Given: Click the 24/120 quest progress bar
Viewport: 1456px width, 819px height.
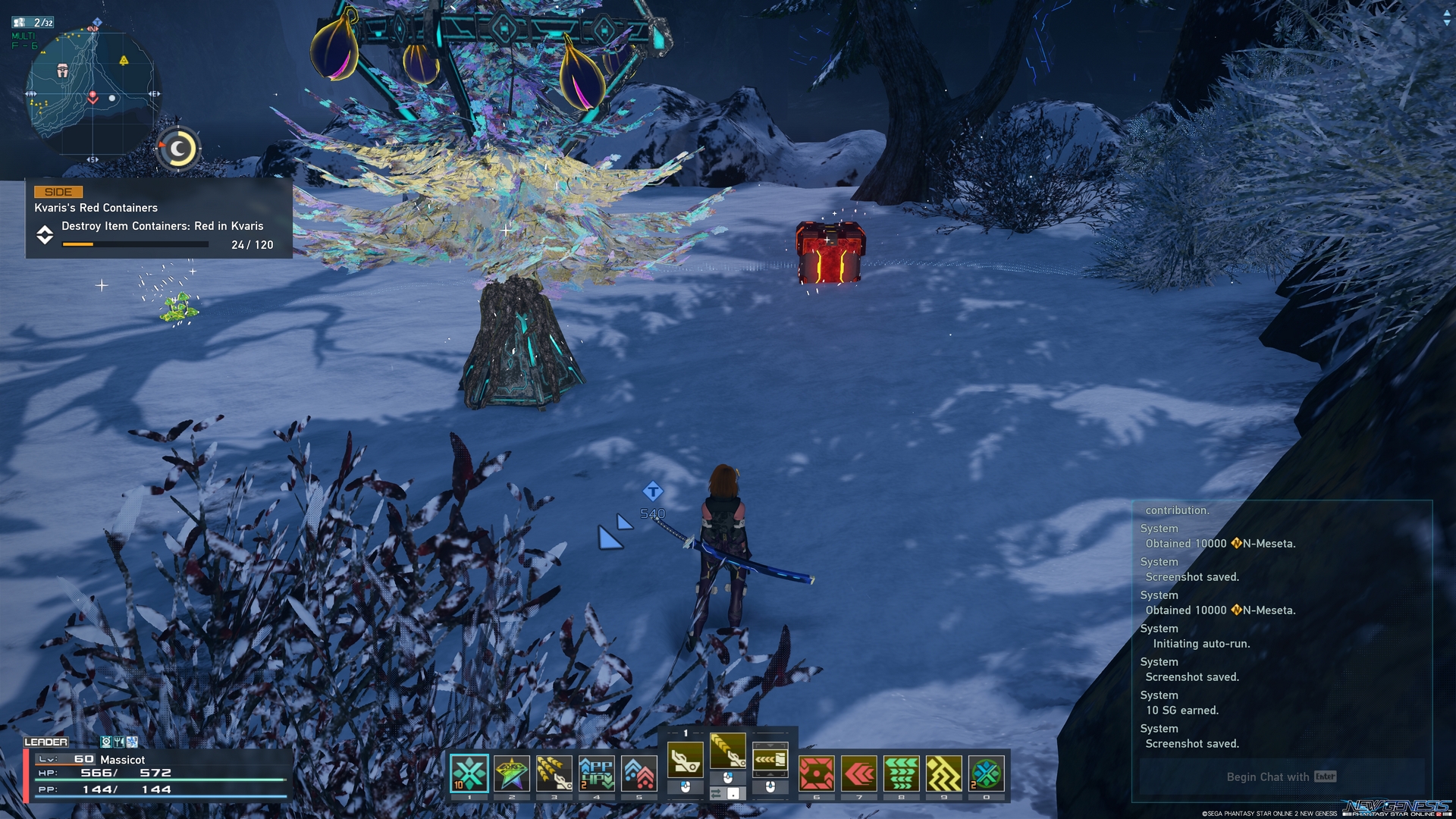Looking at the screenshot, I should (x=135, y=244).
